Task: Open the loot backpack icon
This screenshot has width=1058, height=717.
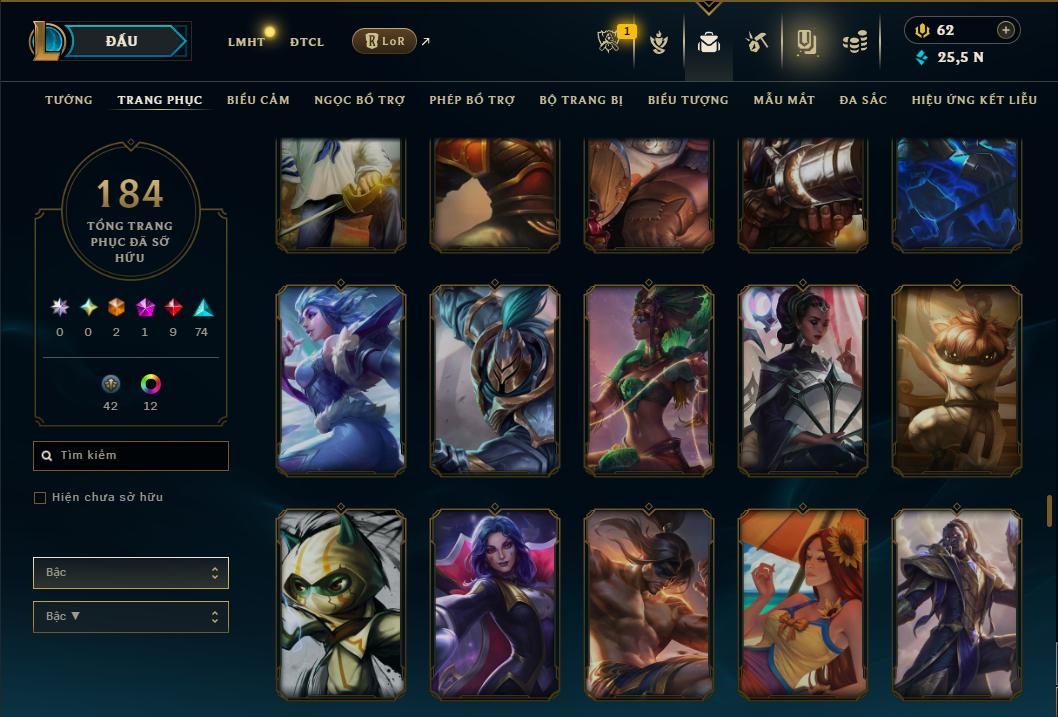Action: coord(709,42)
